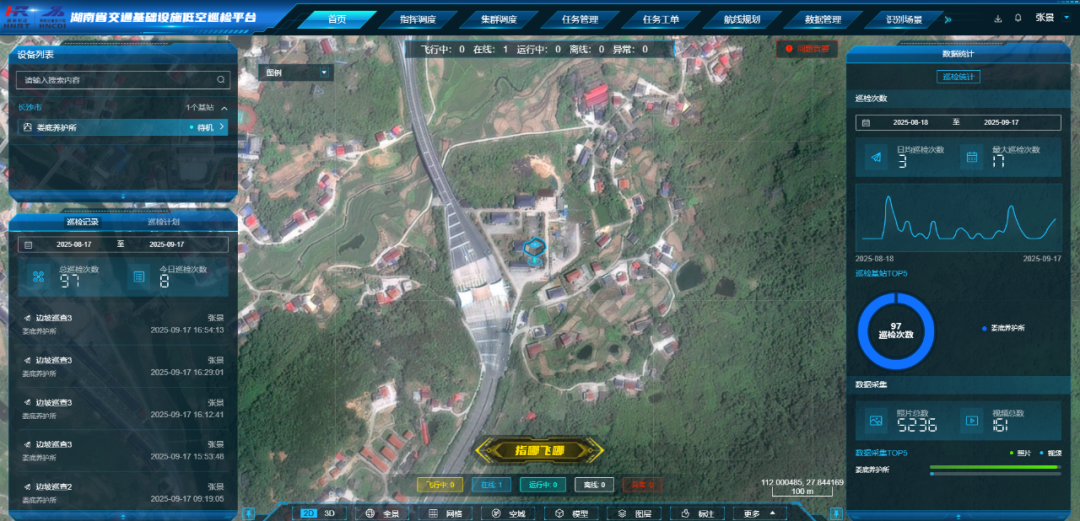1080x521 pixels.
Task: Switch to the 巡检计划 tab
Action: (165, 221)
